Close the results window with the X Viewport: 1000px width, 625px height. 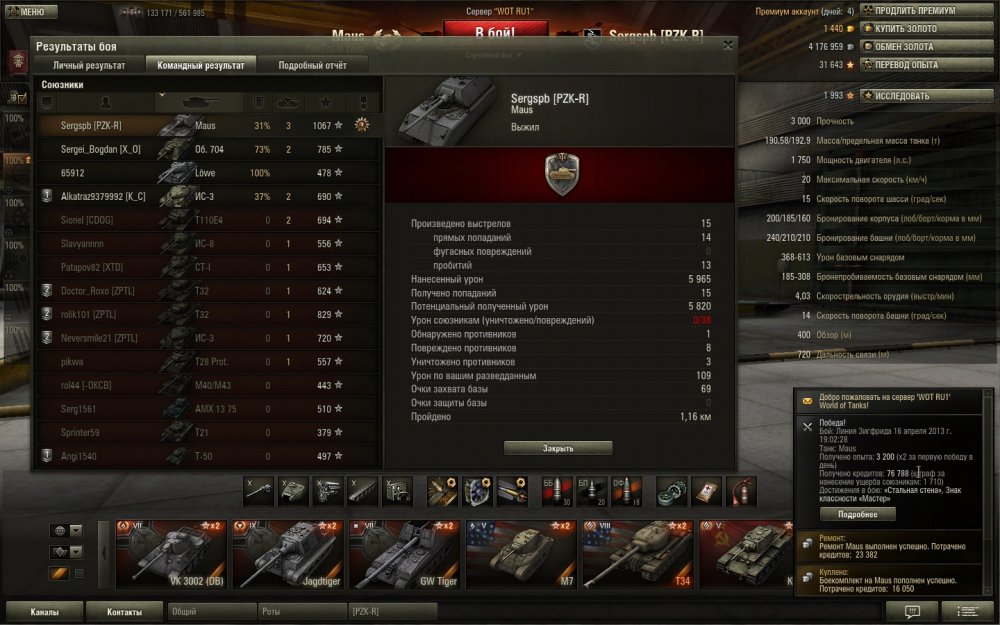point(727,45)
